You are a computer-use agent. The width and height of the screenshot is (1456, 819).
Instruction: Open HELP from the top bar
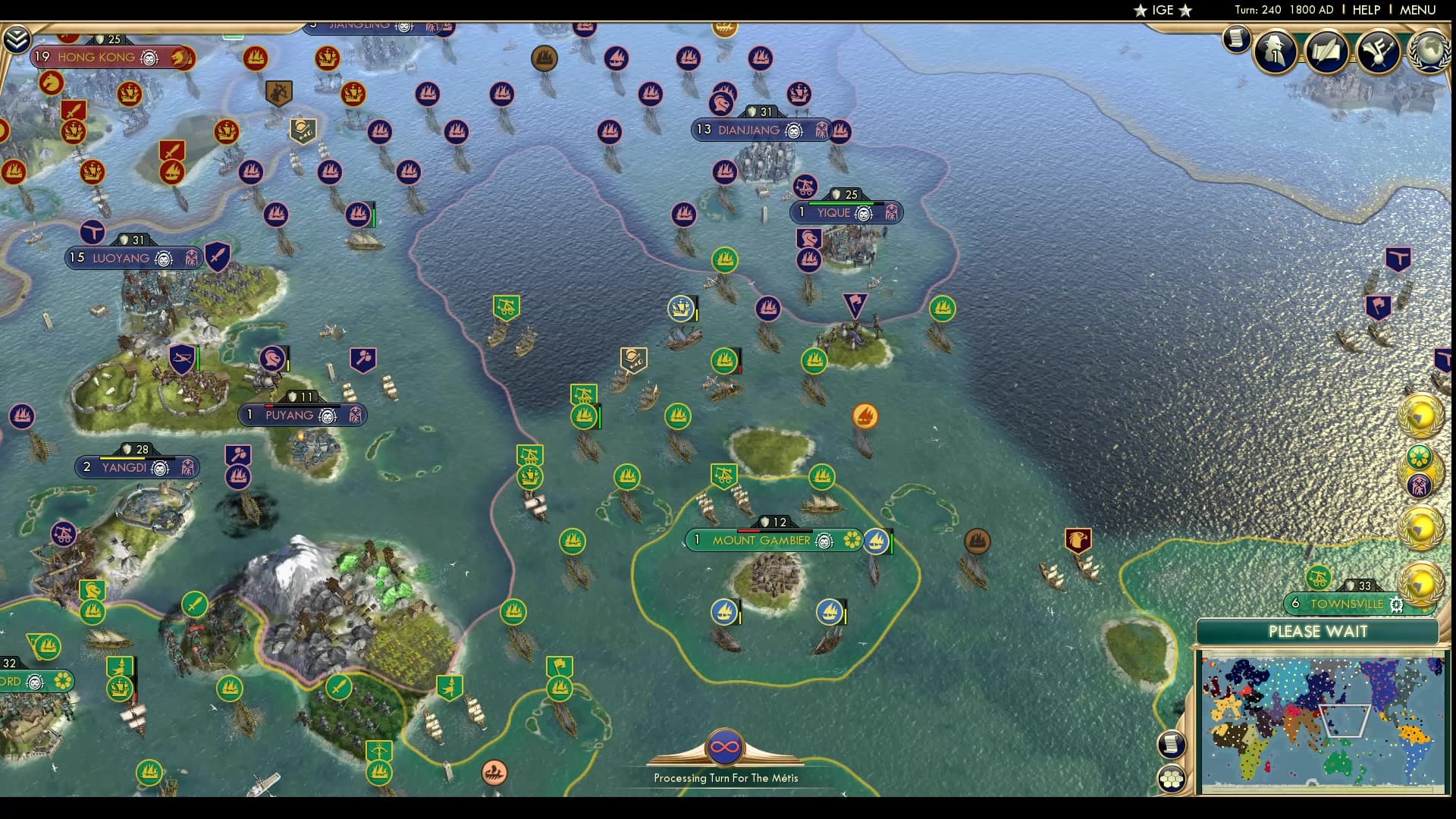click(x=1366, y=11)
